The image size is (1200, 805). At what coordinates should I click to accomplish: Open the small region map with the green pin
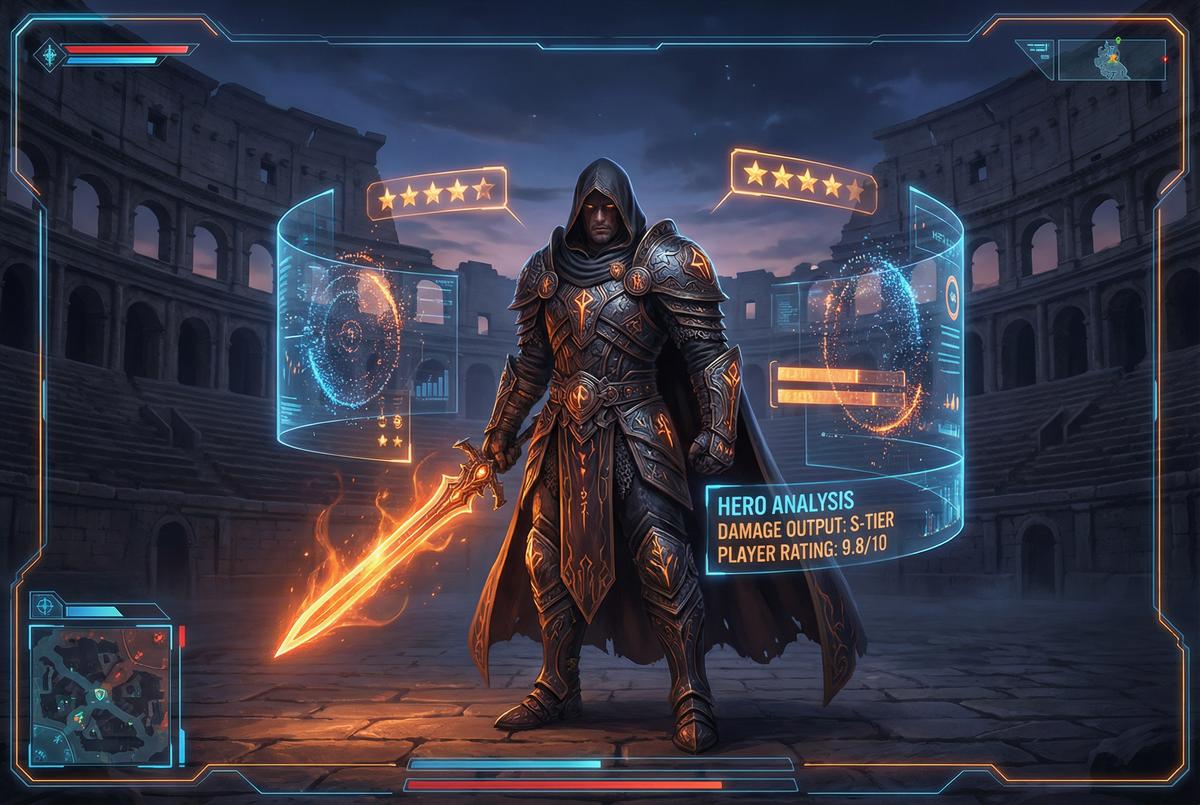(x=1111, y=59)
